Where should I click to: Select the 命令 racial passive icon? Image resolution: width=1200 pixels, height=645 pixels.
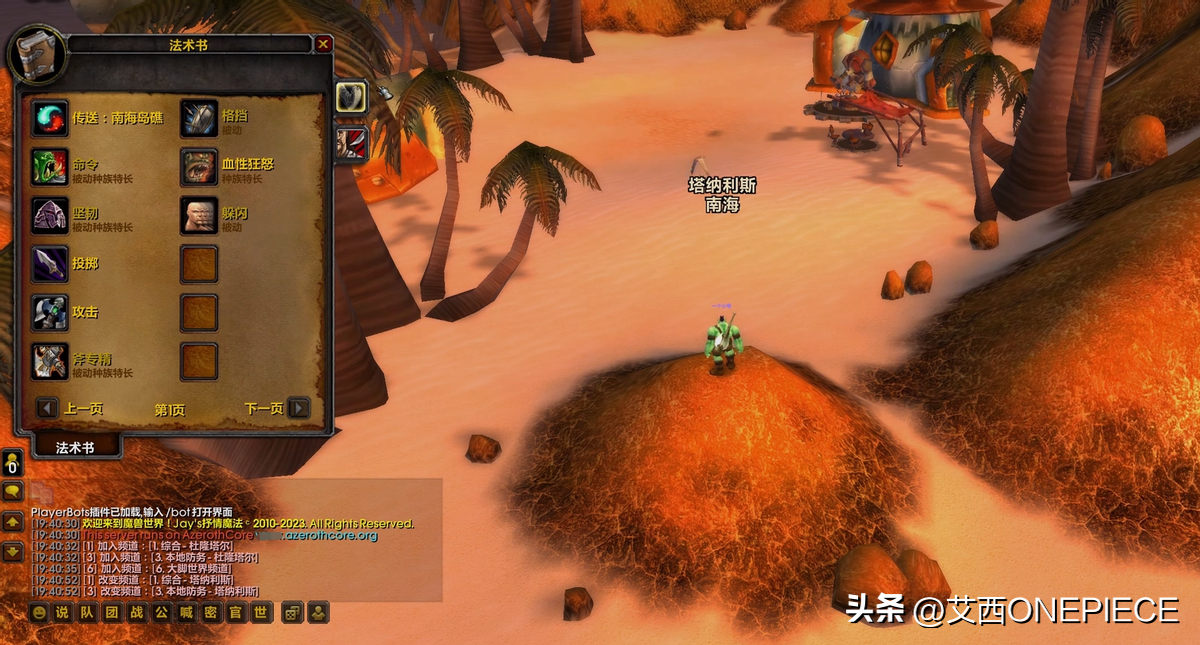[x=50, y=167]
